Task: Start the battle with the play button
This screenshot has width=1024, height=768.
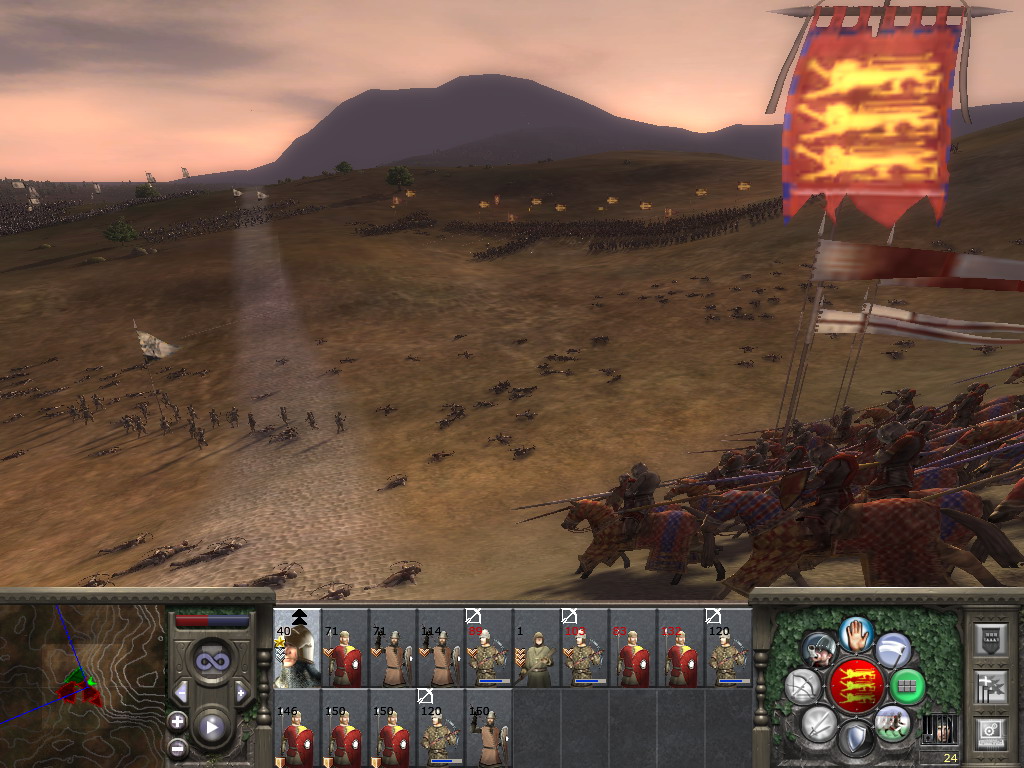Action: [x=211, y=727]
